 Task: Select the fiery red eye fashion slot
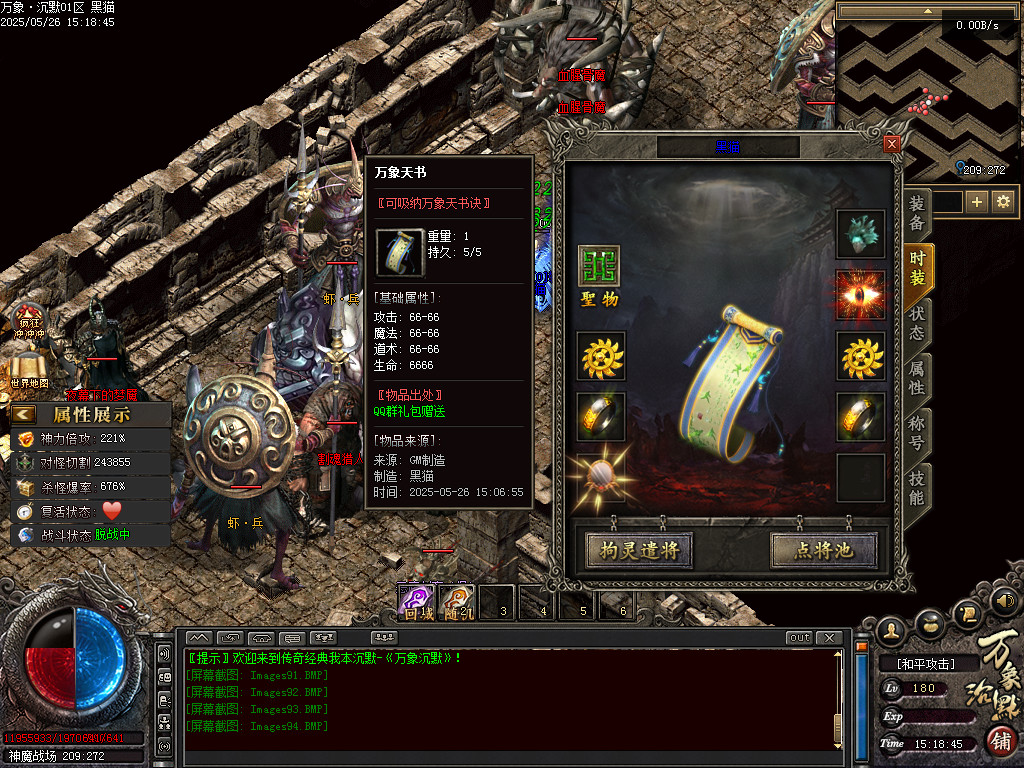click(x=860, y=295)
